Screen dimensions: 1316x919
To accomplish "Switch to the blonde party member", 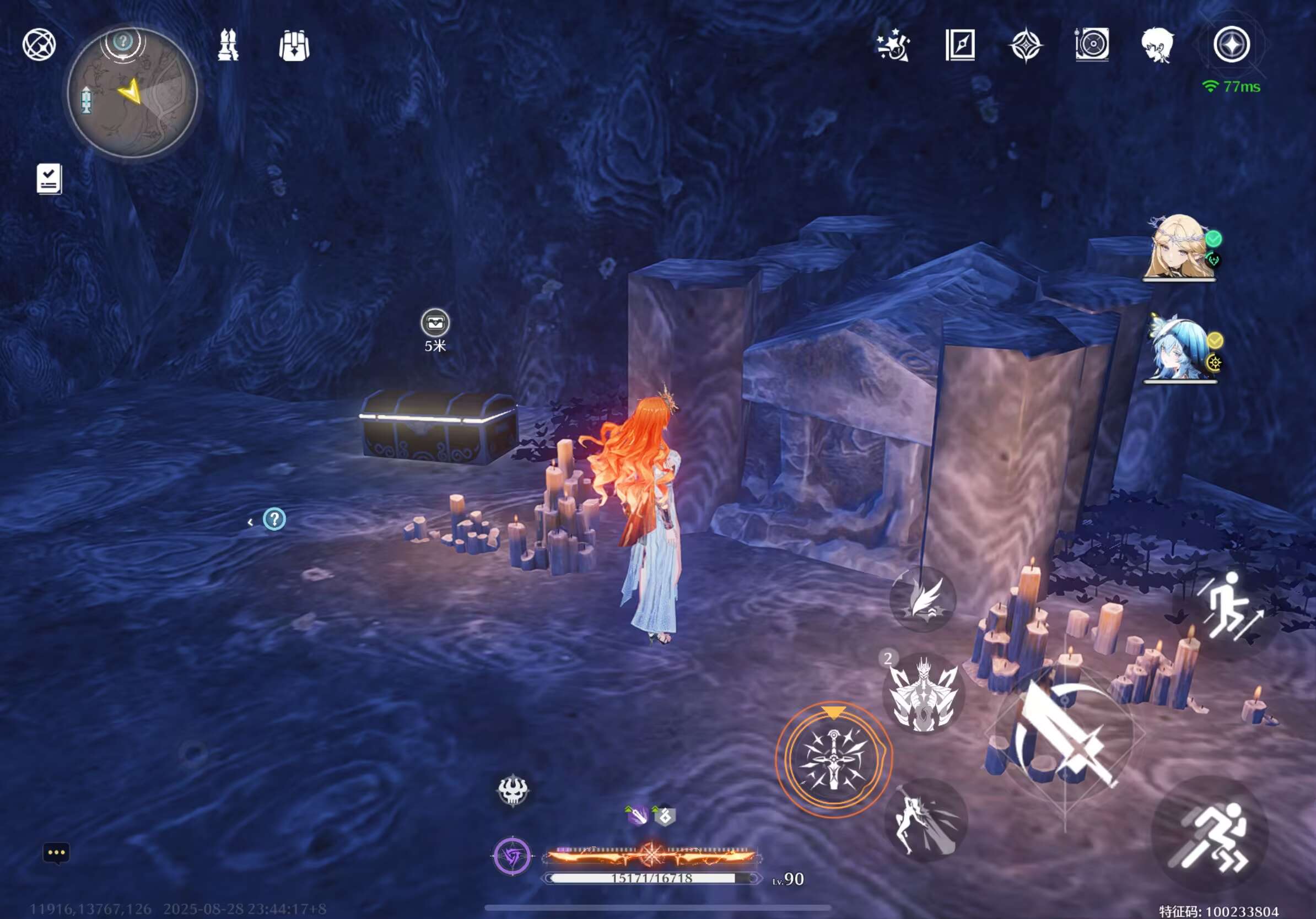I will [1178, 247].
